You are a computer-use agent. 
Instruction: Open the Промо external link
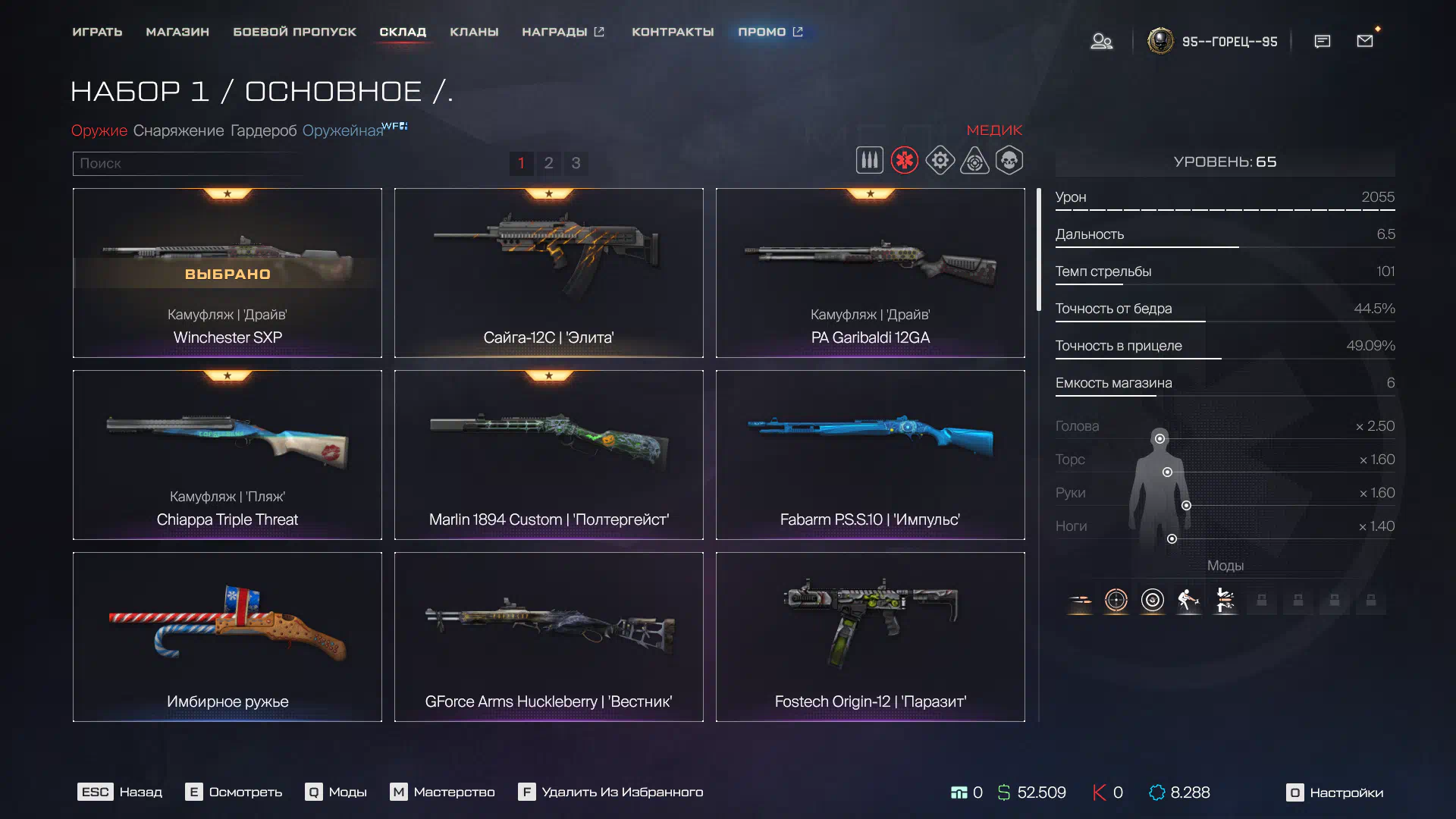click(x=770, y=32)
